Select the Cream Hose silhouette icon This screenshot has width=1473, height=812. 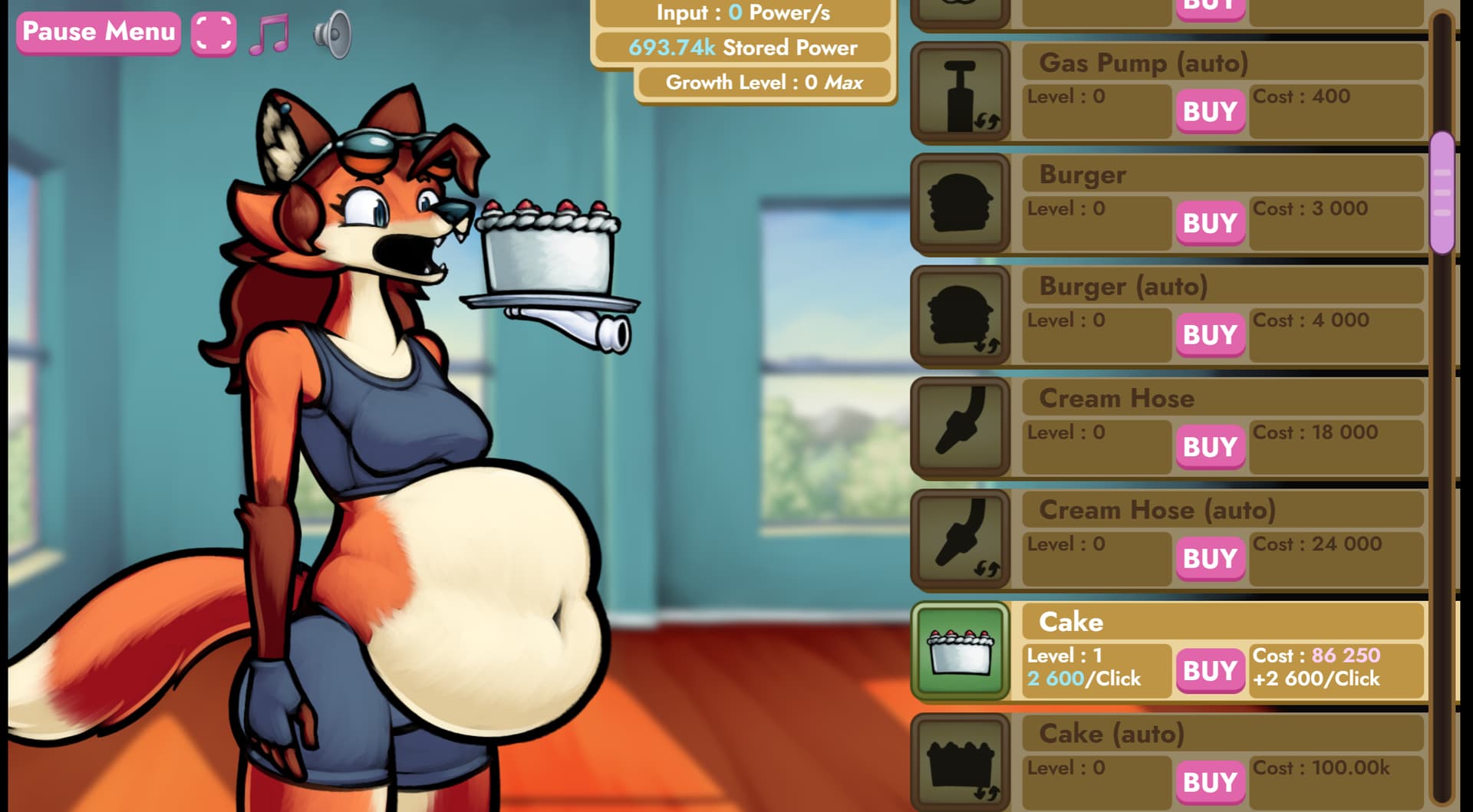point(961,427)
